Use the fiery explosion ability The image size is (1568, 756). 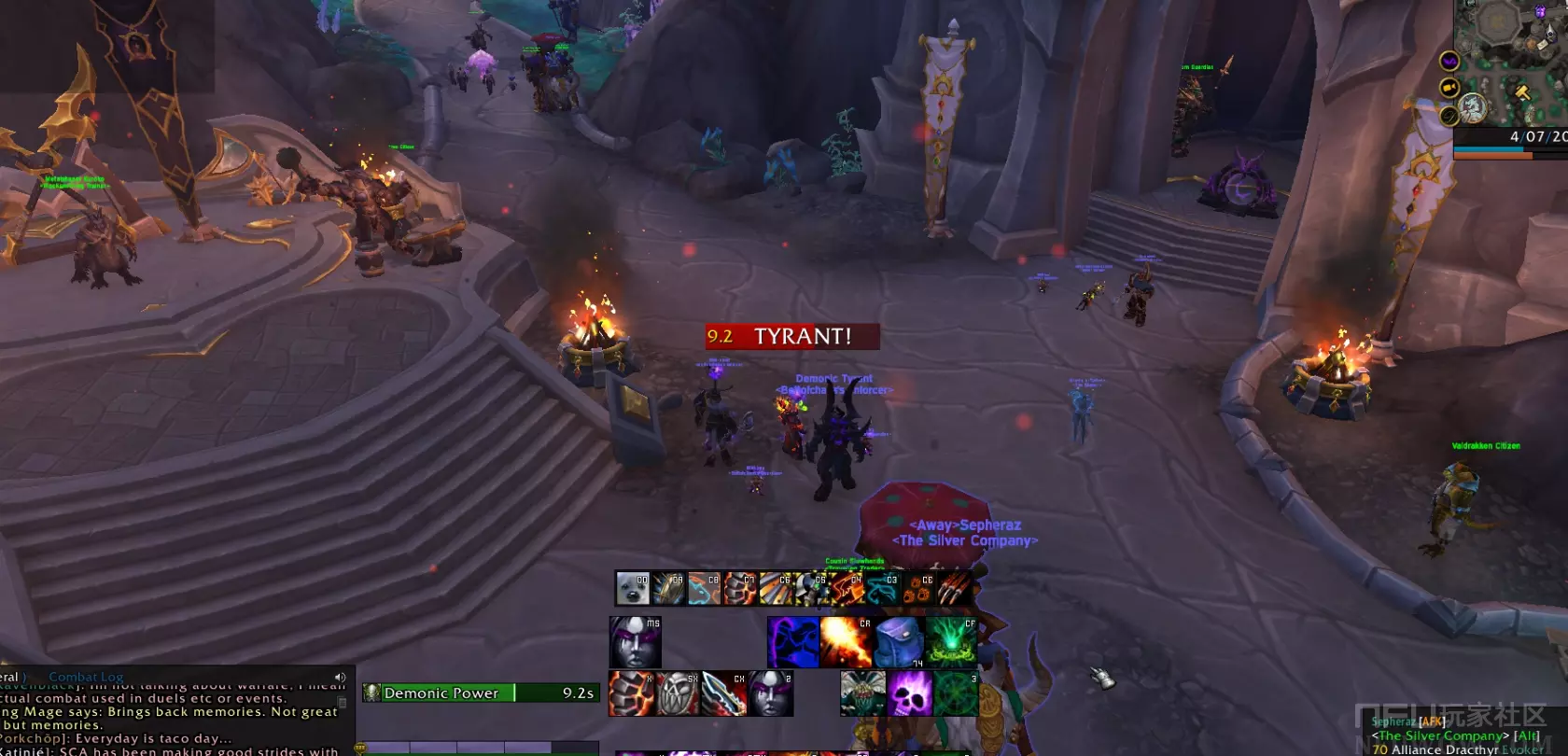pos(846,642)
